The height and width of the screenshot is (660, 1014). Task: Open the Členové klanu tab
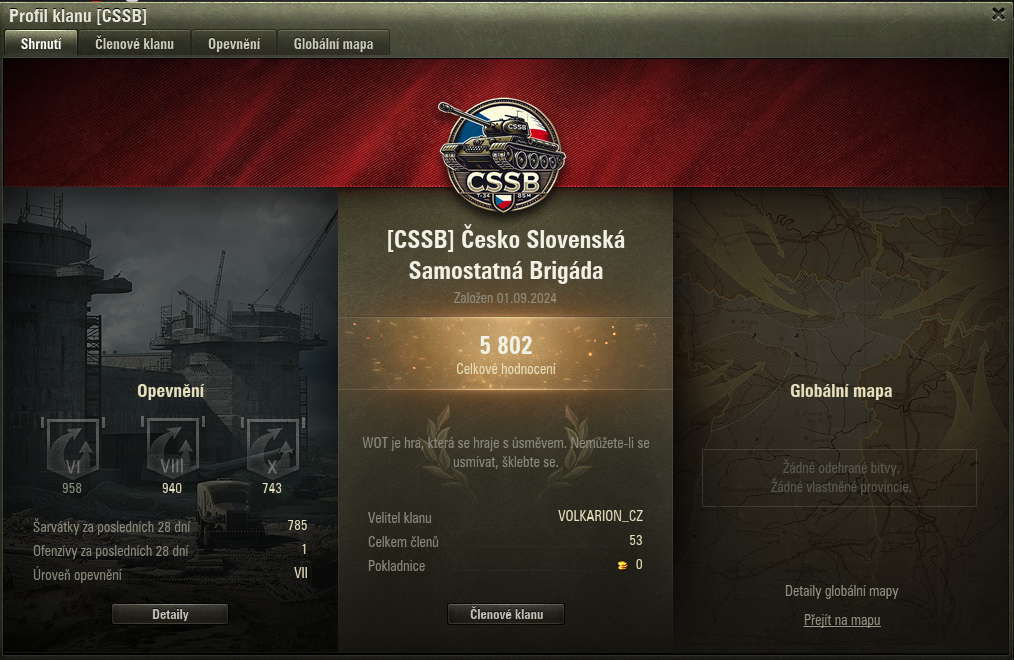coord(134,44)
